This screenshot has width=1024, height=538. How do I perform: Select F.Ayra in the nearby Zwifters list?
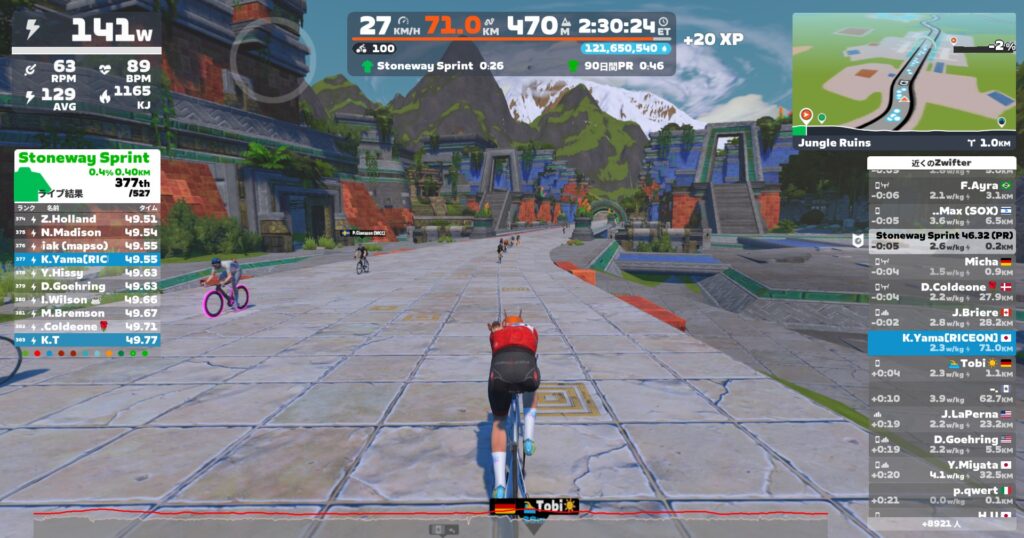point(942,190)
